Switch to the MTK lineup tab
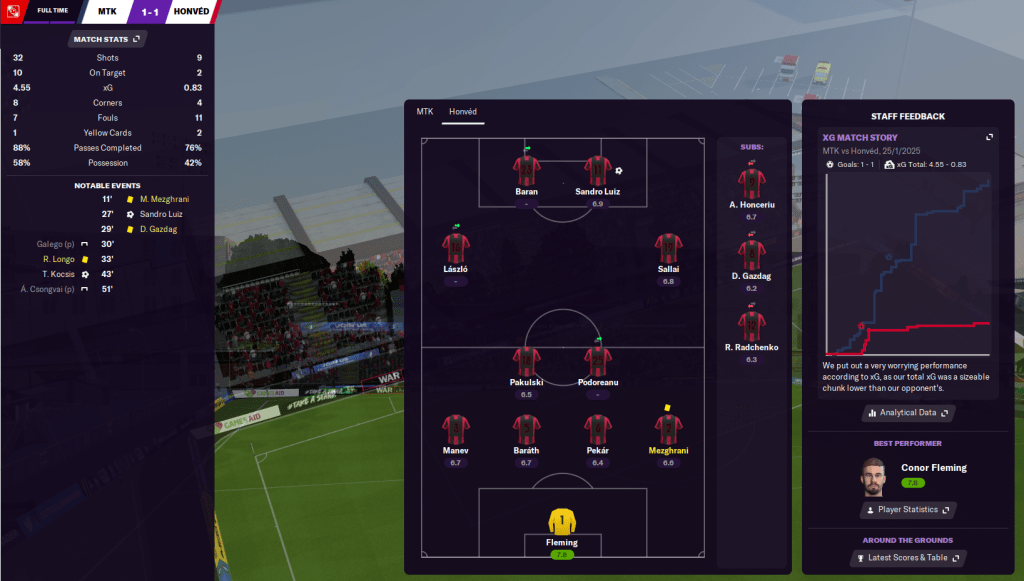The width and height of the screenshot is (1024, 581). tap(425, 112)
